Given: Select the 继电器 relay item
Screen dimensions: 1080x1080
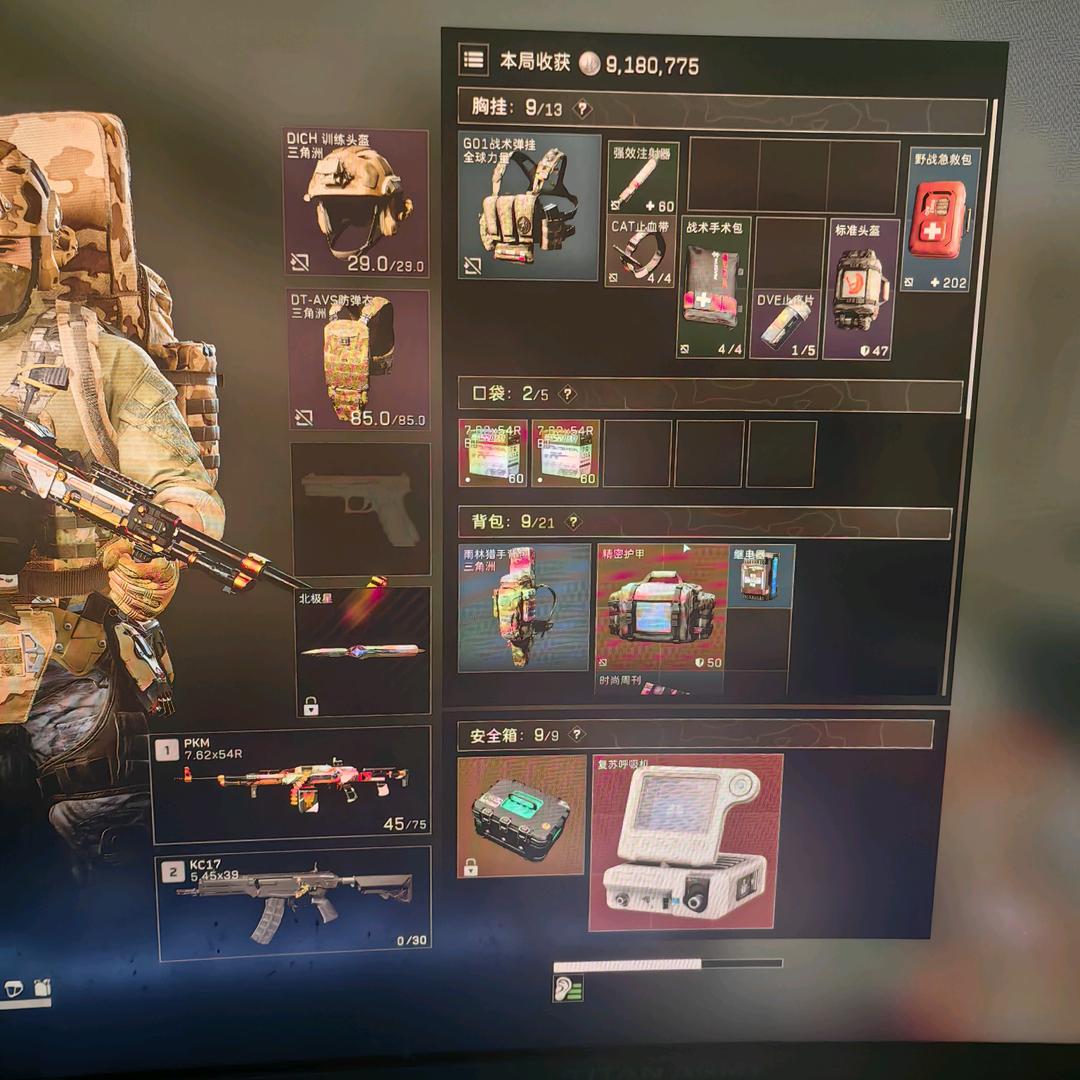Looking at the screenshot, I should click(760, 577).
